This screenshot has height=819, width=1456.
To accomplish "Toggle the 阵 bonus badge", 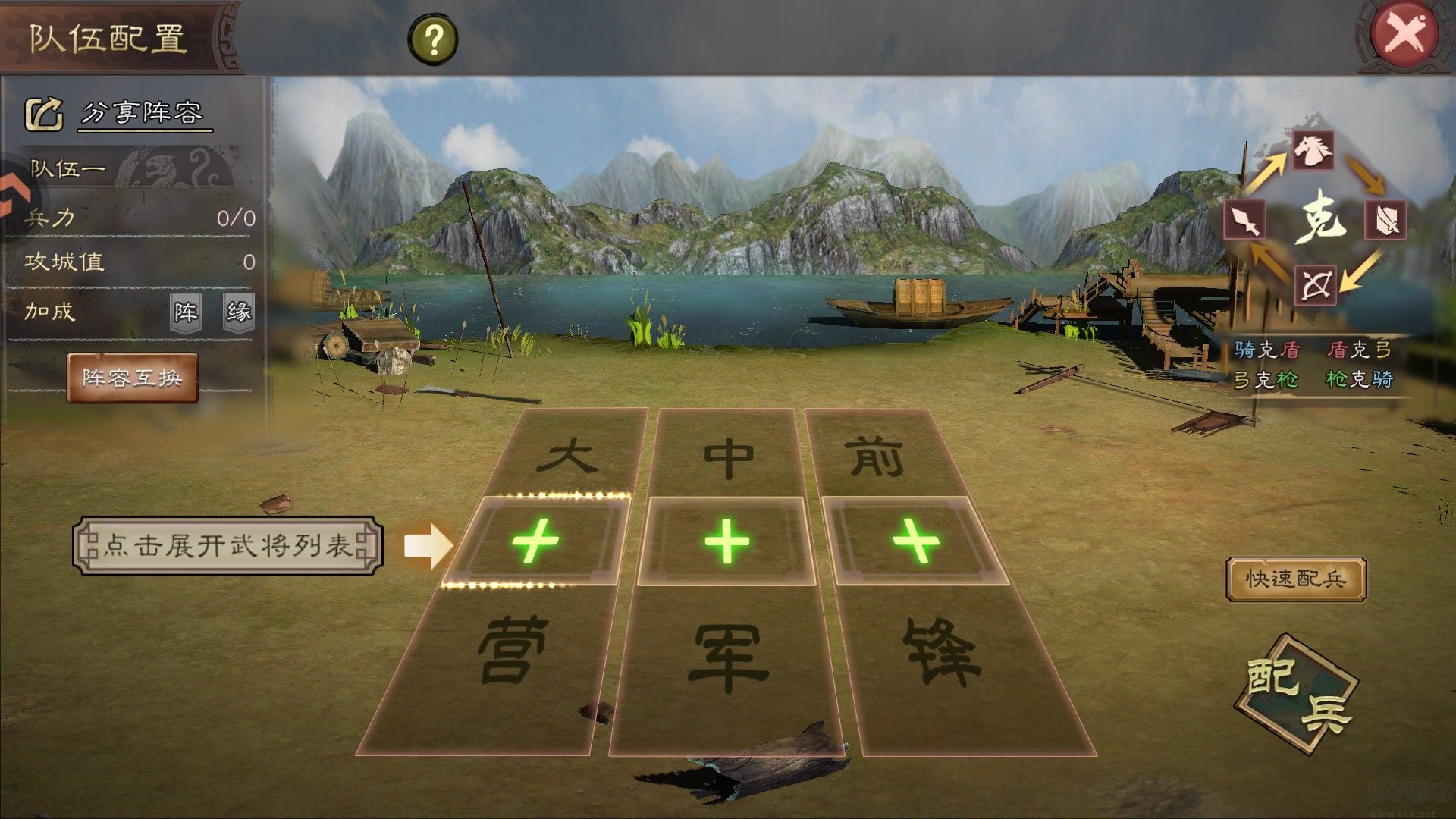I will 184,312.
